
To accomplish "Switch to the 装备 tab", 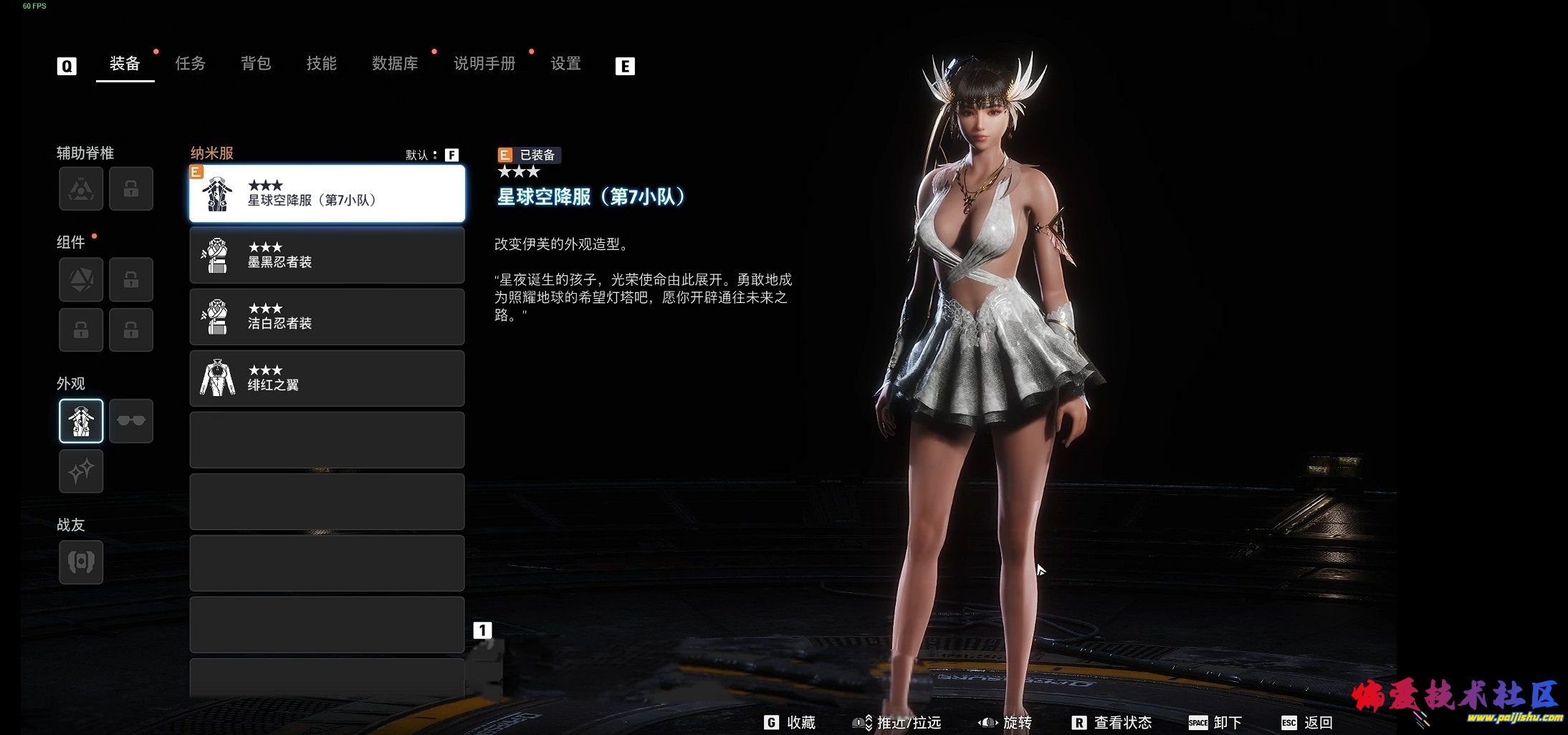I will [x=125, y=64].
